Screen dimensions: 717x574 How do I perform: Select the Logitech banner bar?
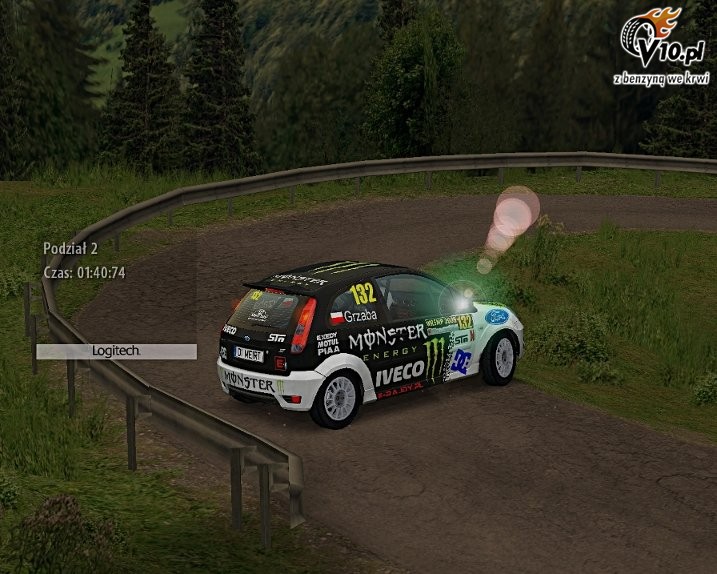[116, 351]
